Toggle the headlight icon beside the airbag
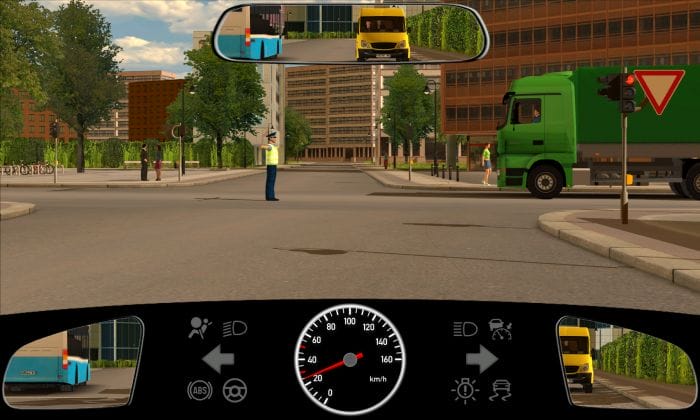The height and width of the screenshot is (420, 700). pyautogui.click(x=235, y=327)
